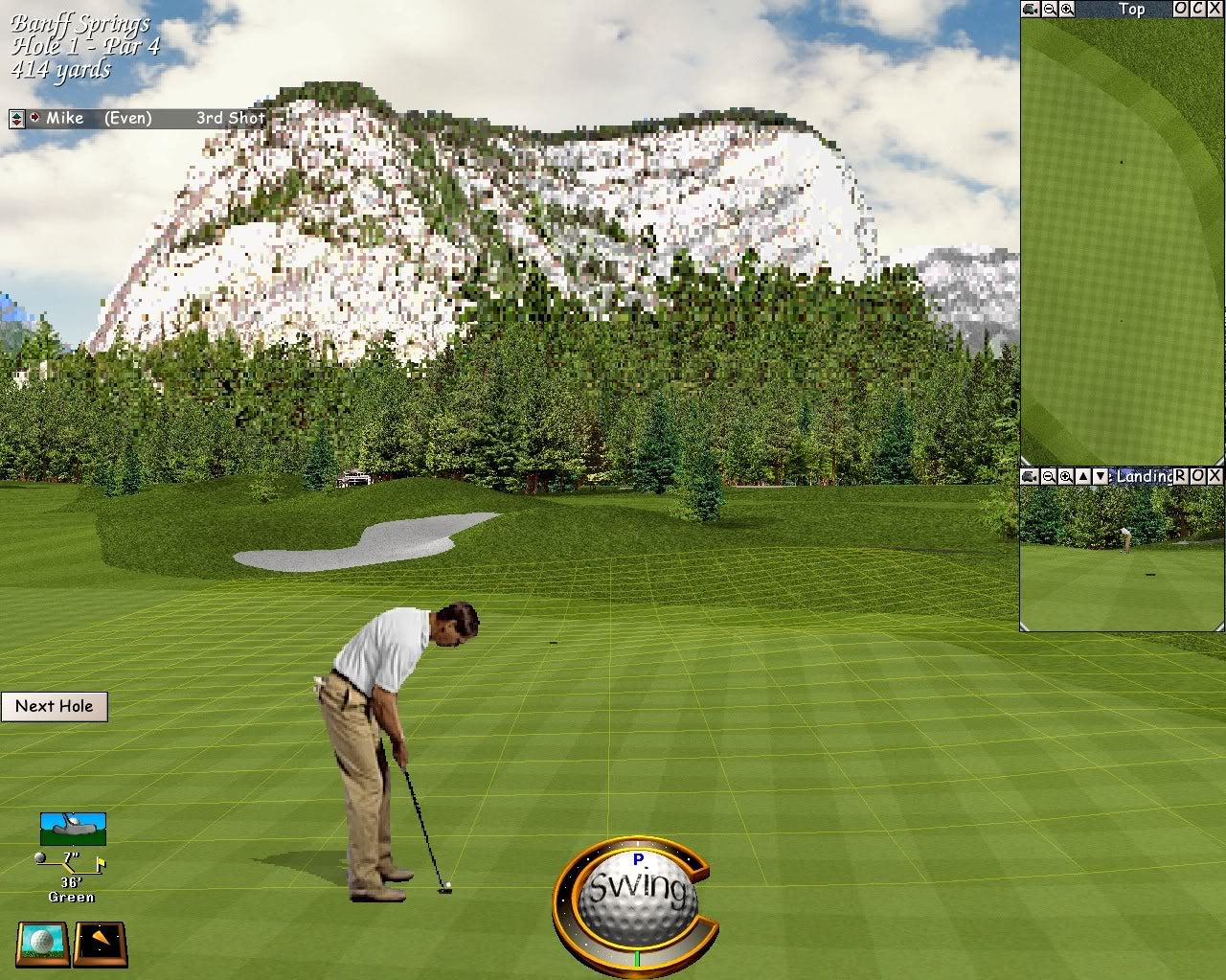This screenshot has width=1226, height=980.
Task: Zoom in the Landing view window
Action: click(x=1066, y=476)
